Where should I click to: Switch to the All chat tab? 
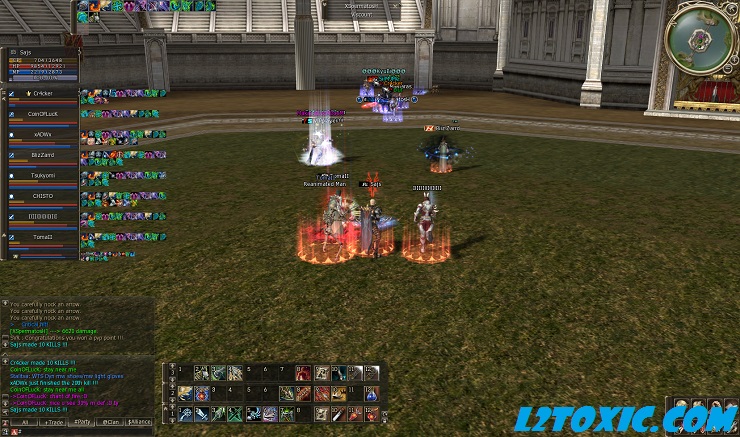point(24,423)
